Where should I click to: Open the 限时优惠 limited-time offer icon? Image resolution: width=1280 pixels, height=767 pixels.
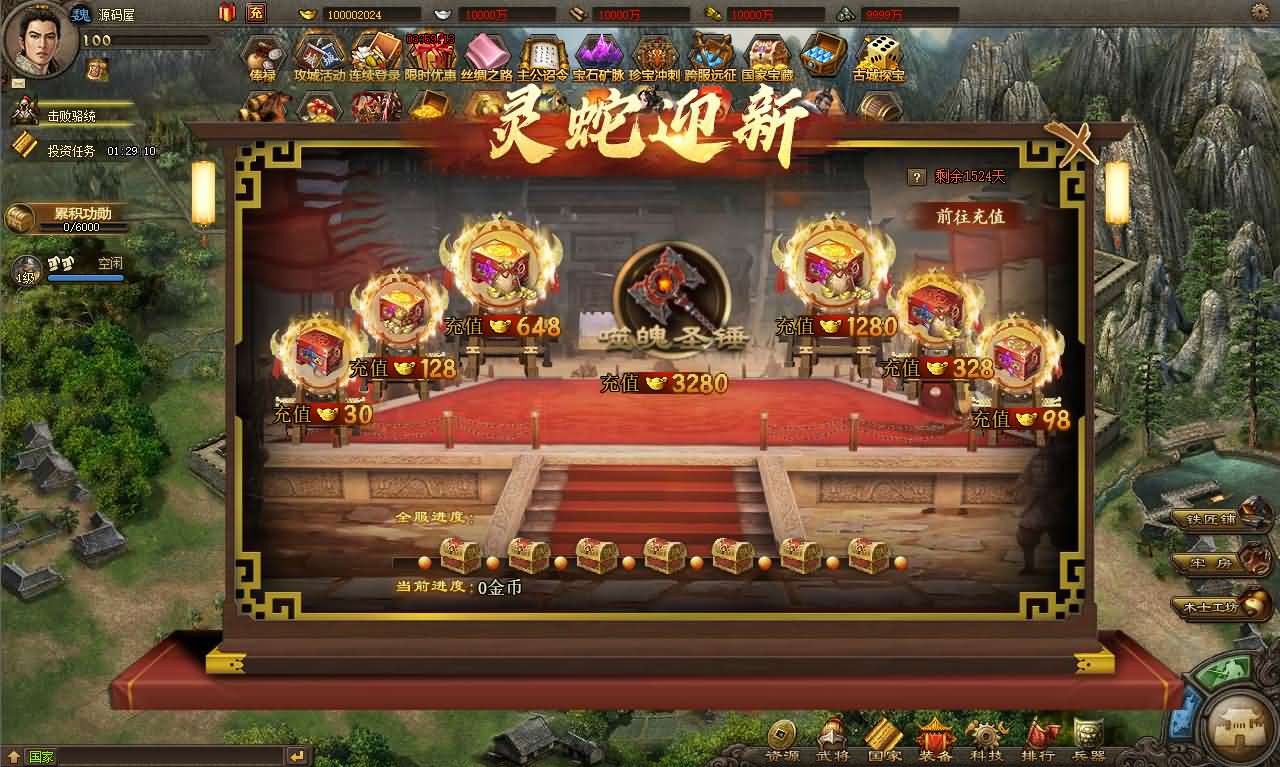pos(431,55)
